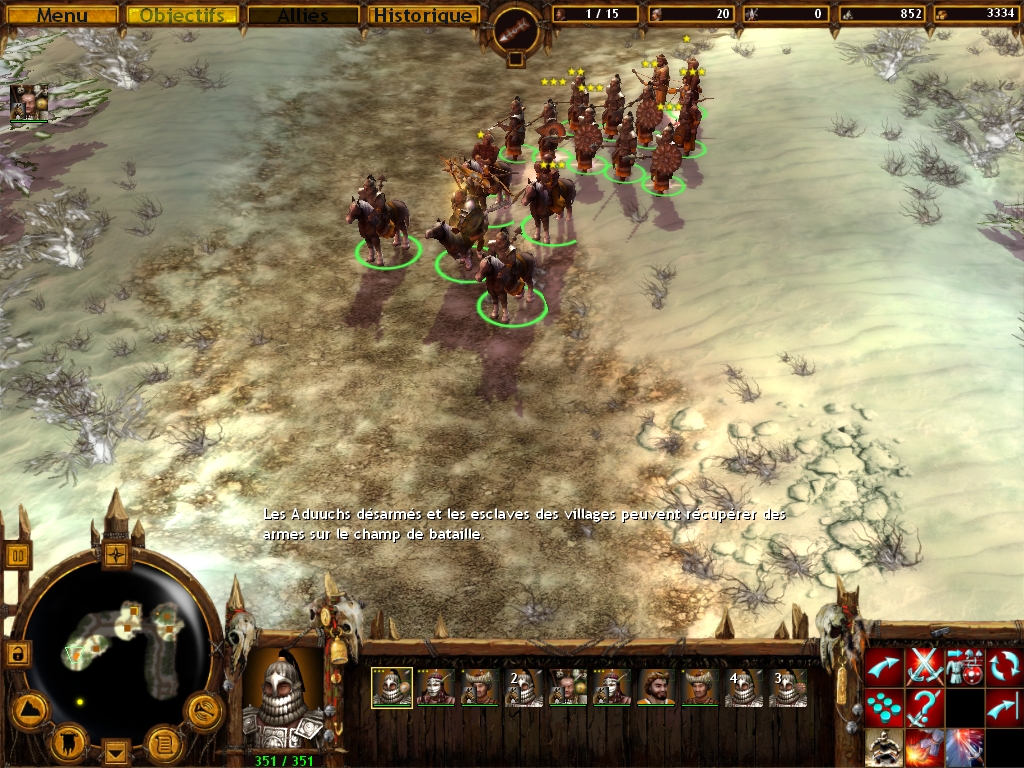The image size is (1024, 768).
Task: Click the down arrow button below the minimap
Action: pos(117,750)
